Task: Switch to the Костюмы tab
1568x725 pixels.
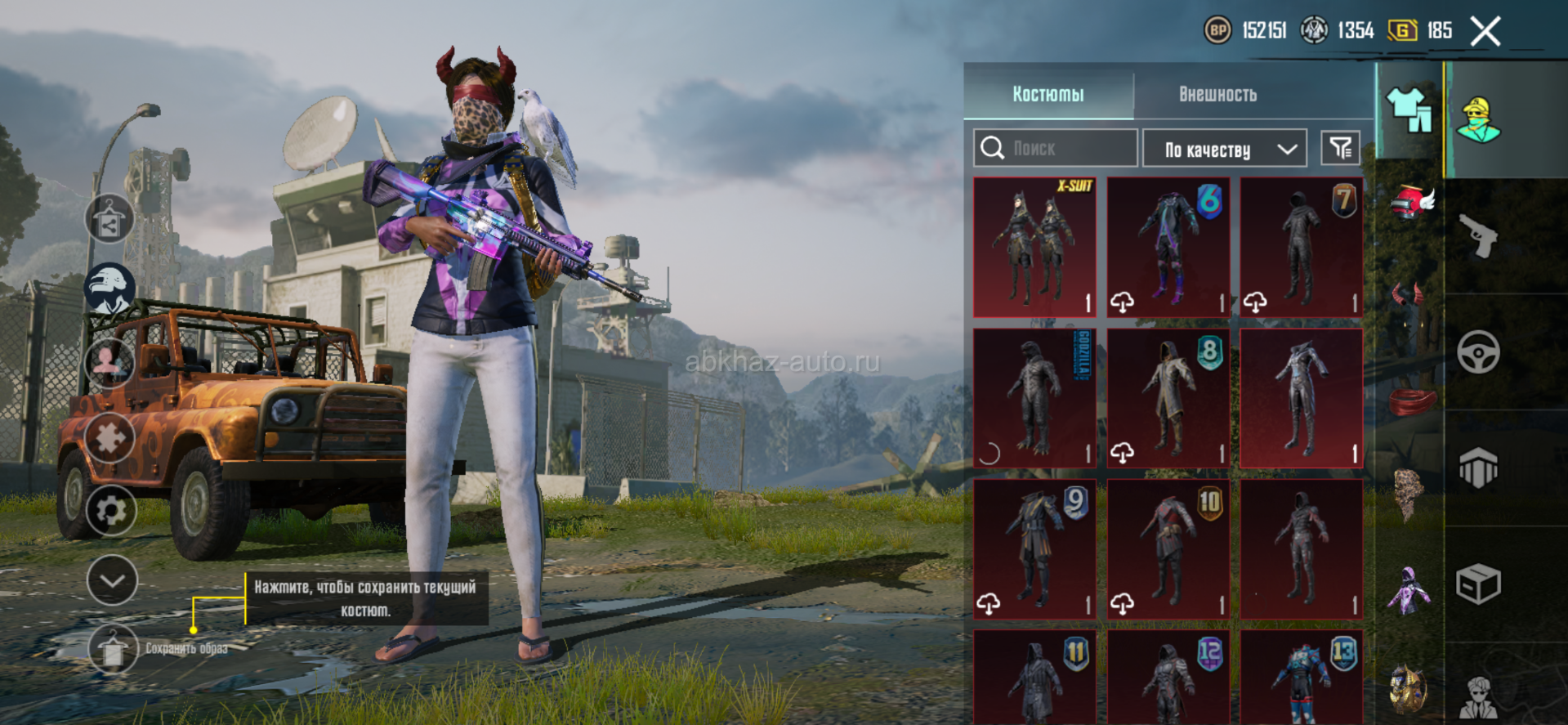Action: [x=1048, y=94]
